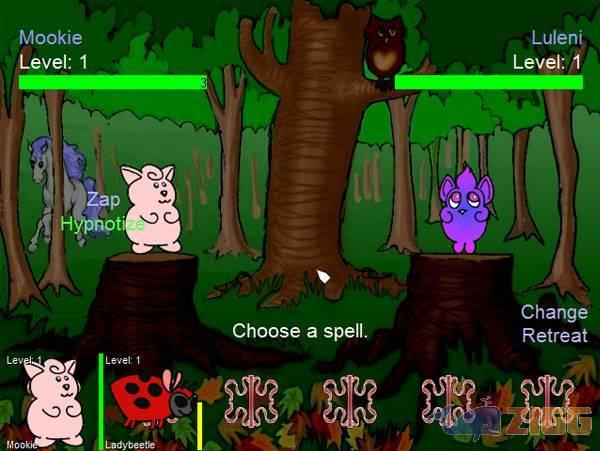This screenshot has height=451, width=600.
Task: Retreat from the battle
Action: click(554, 335)
